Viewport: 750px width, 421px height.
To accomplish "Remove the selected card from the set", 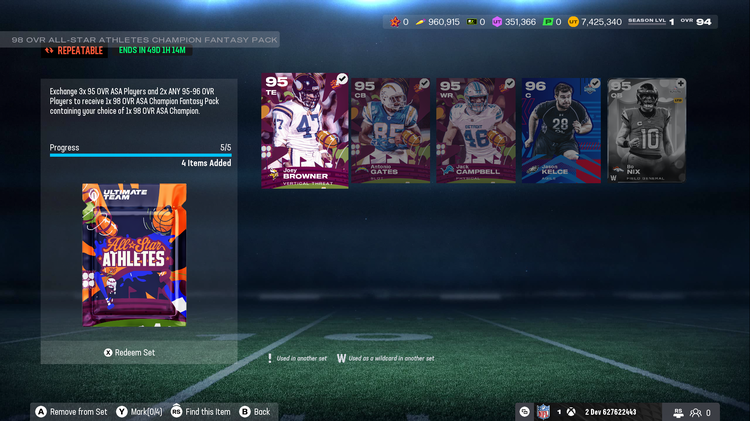I will [72, 411].
